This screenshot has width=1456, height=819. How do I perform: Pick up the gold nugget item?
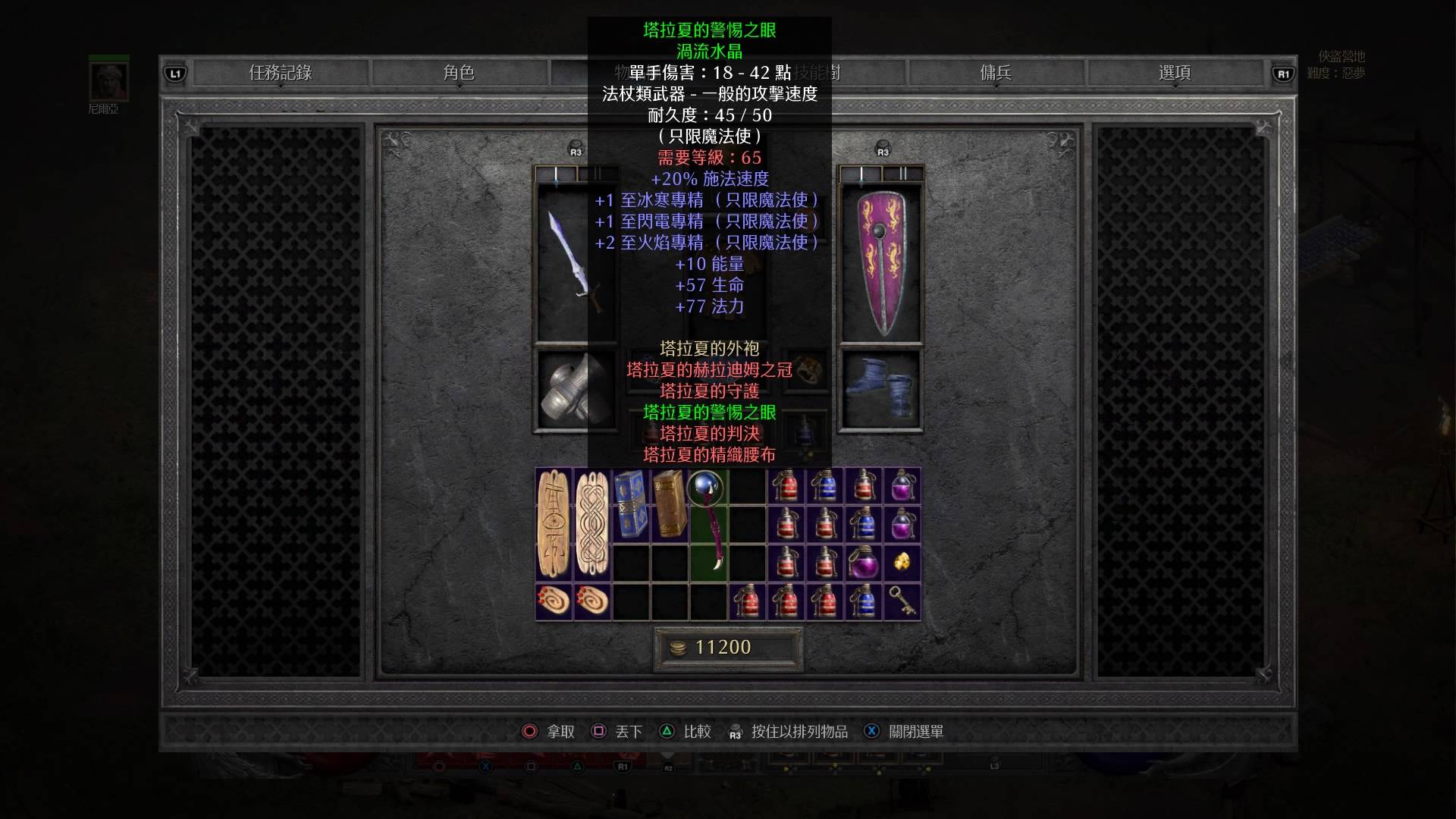pyautogui.click(x=901, y=563)
